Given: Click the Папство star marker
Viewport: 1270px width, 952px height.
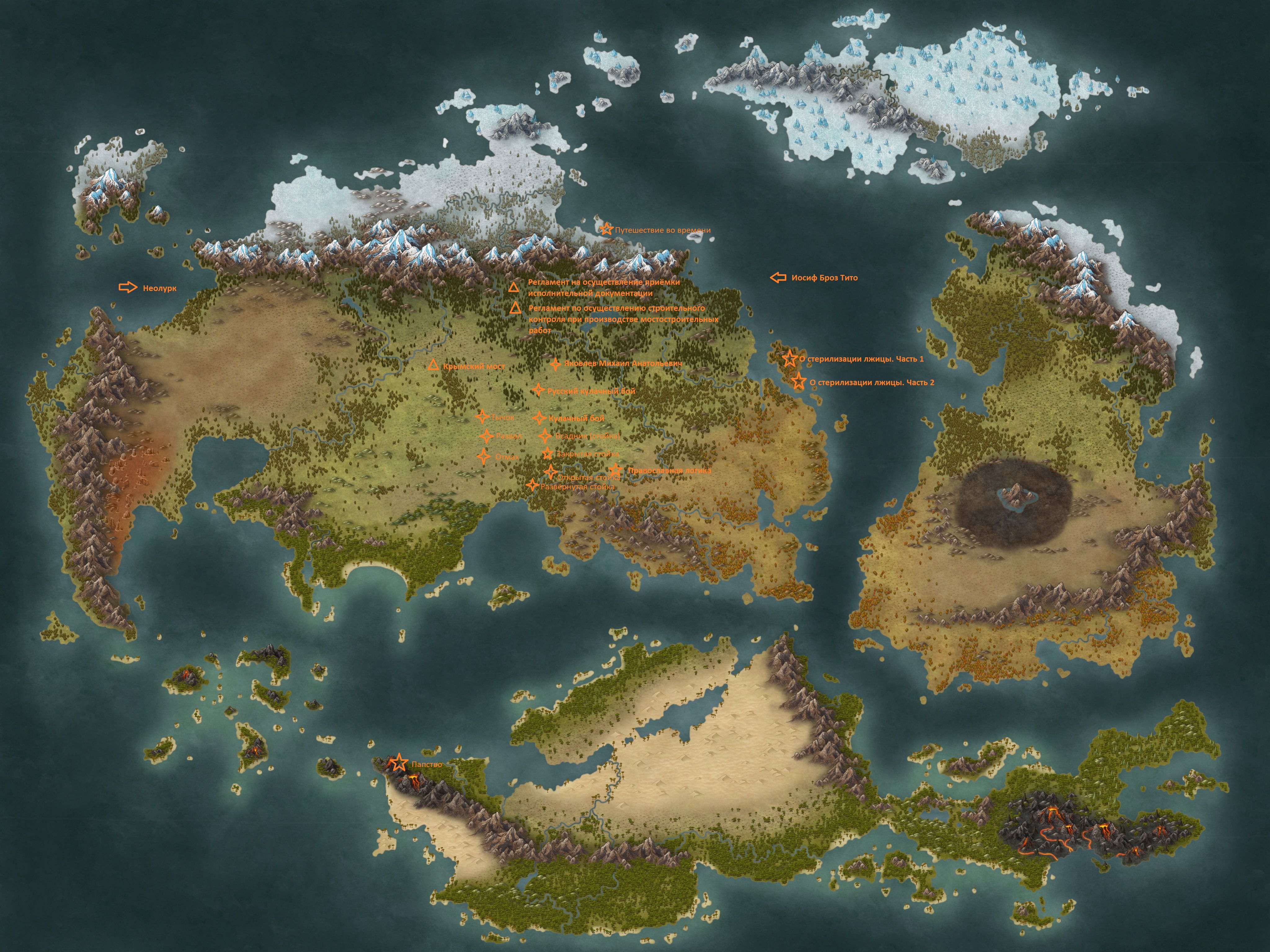Looking at the screenshot, I should pos(398,763).
